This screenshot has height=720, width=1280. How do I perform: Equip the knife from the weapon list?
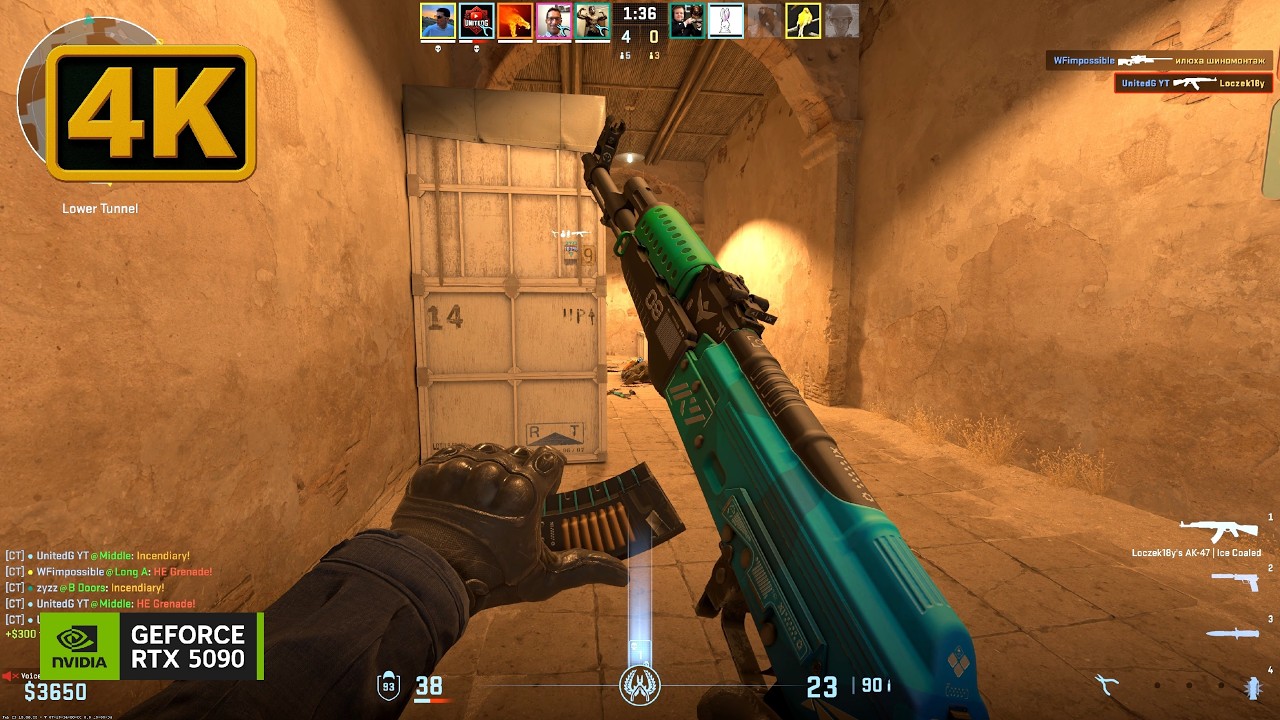(1230, 633)
